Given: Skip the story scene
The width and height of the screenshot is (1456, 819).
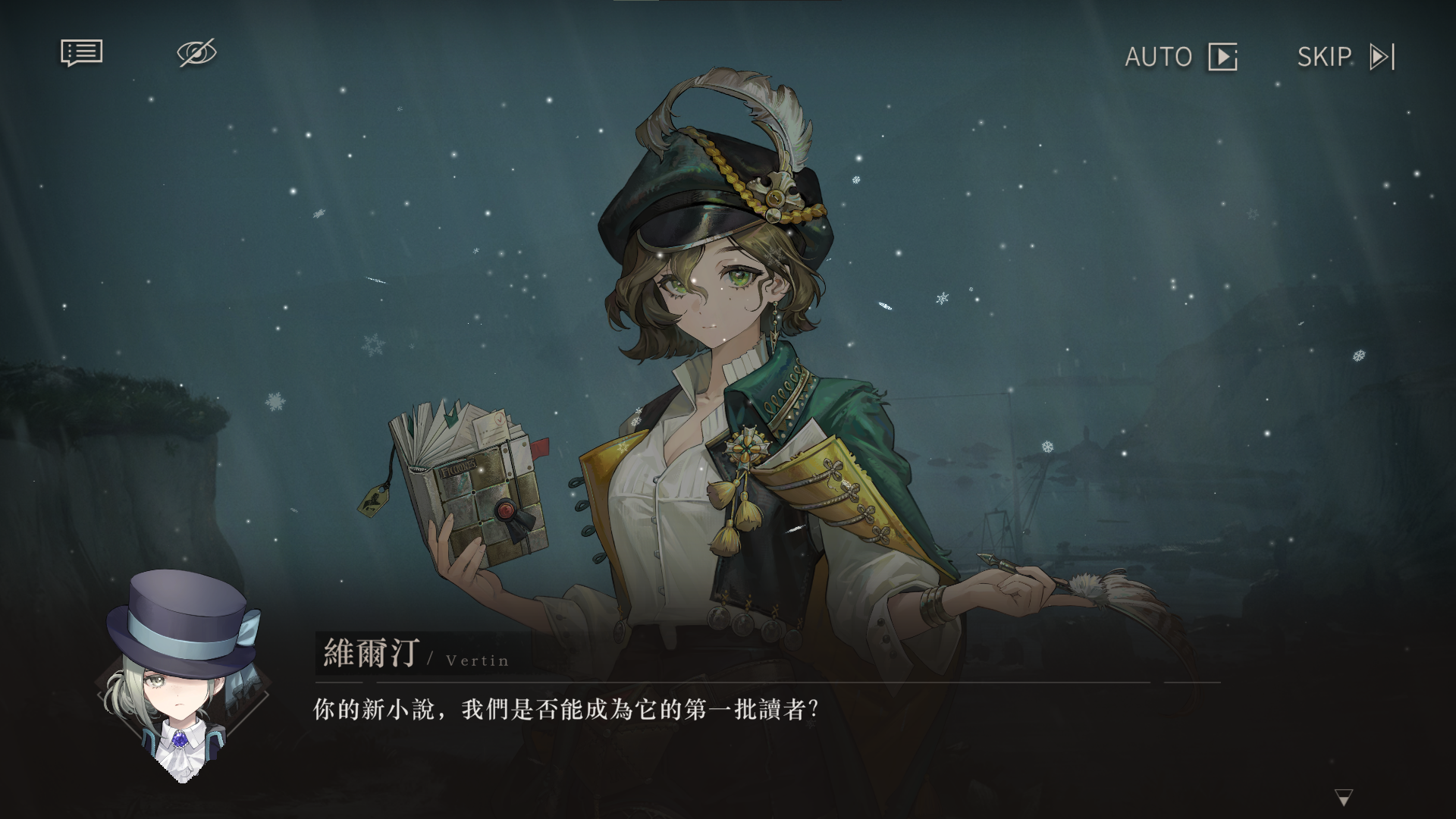Looking at the screenshot, I should pos(1345,57).
